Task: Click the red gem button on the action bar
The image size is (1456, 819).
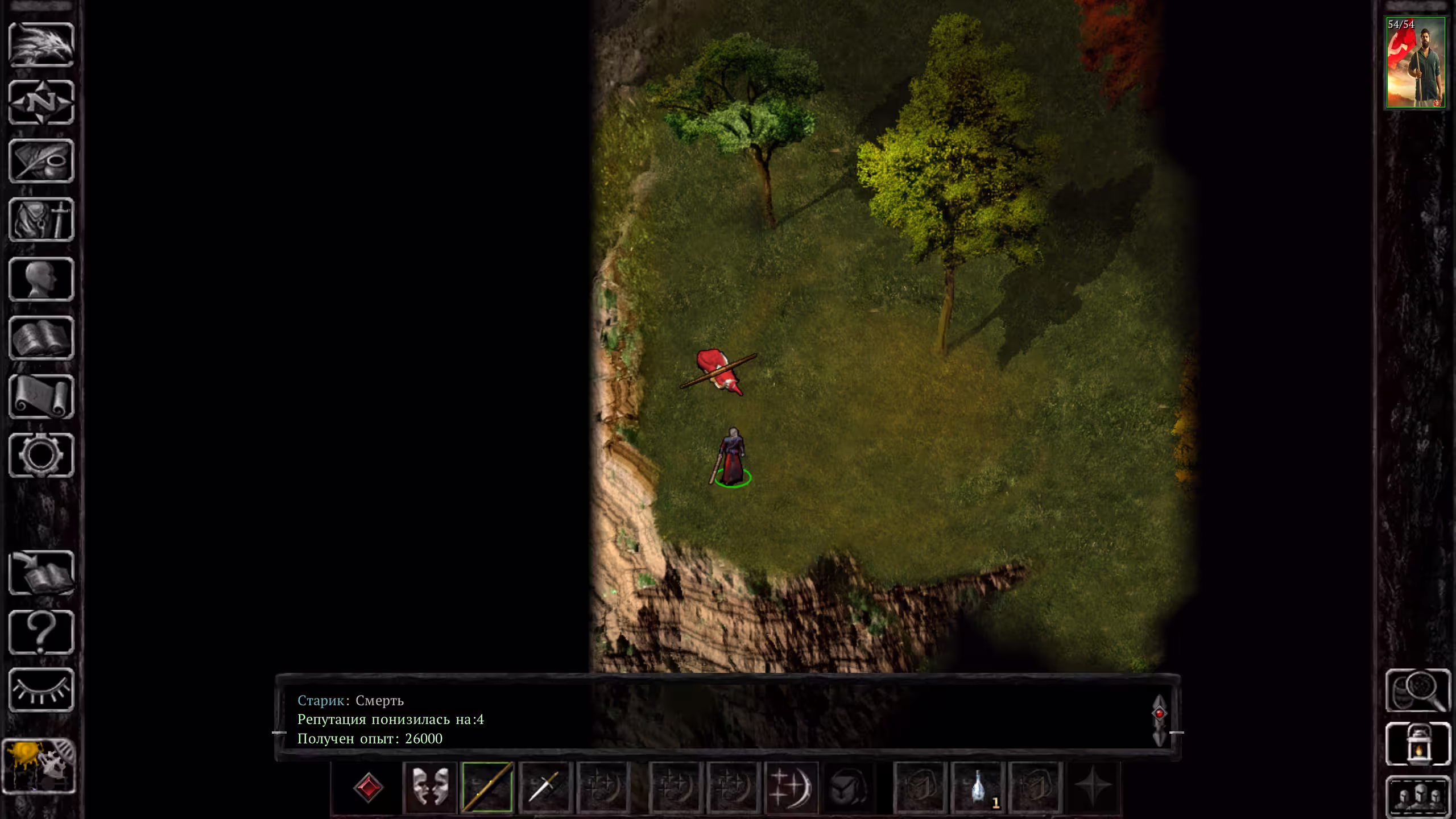Action: pos(368,788)
